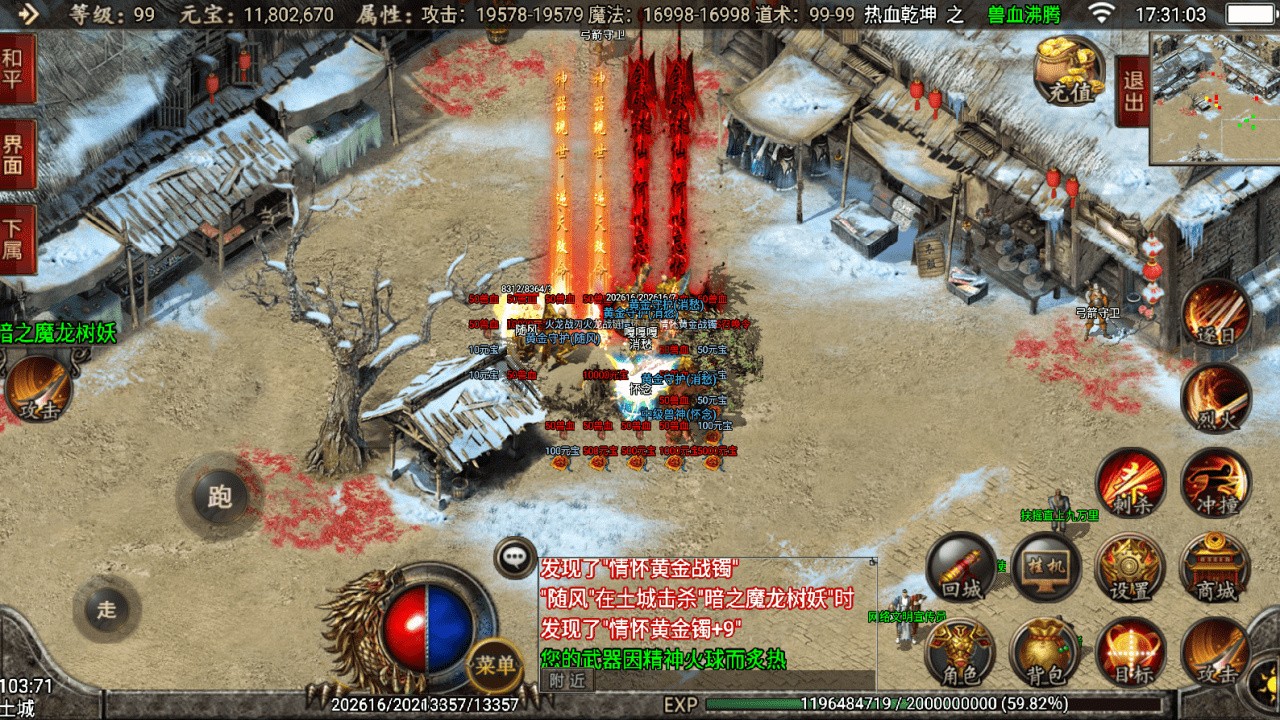Open the 充值 recharge gold bag

(1069, 71)
